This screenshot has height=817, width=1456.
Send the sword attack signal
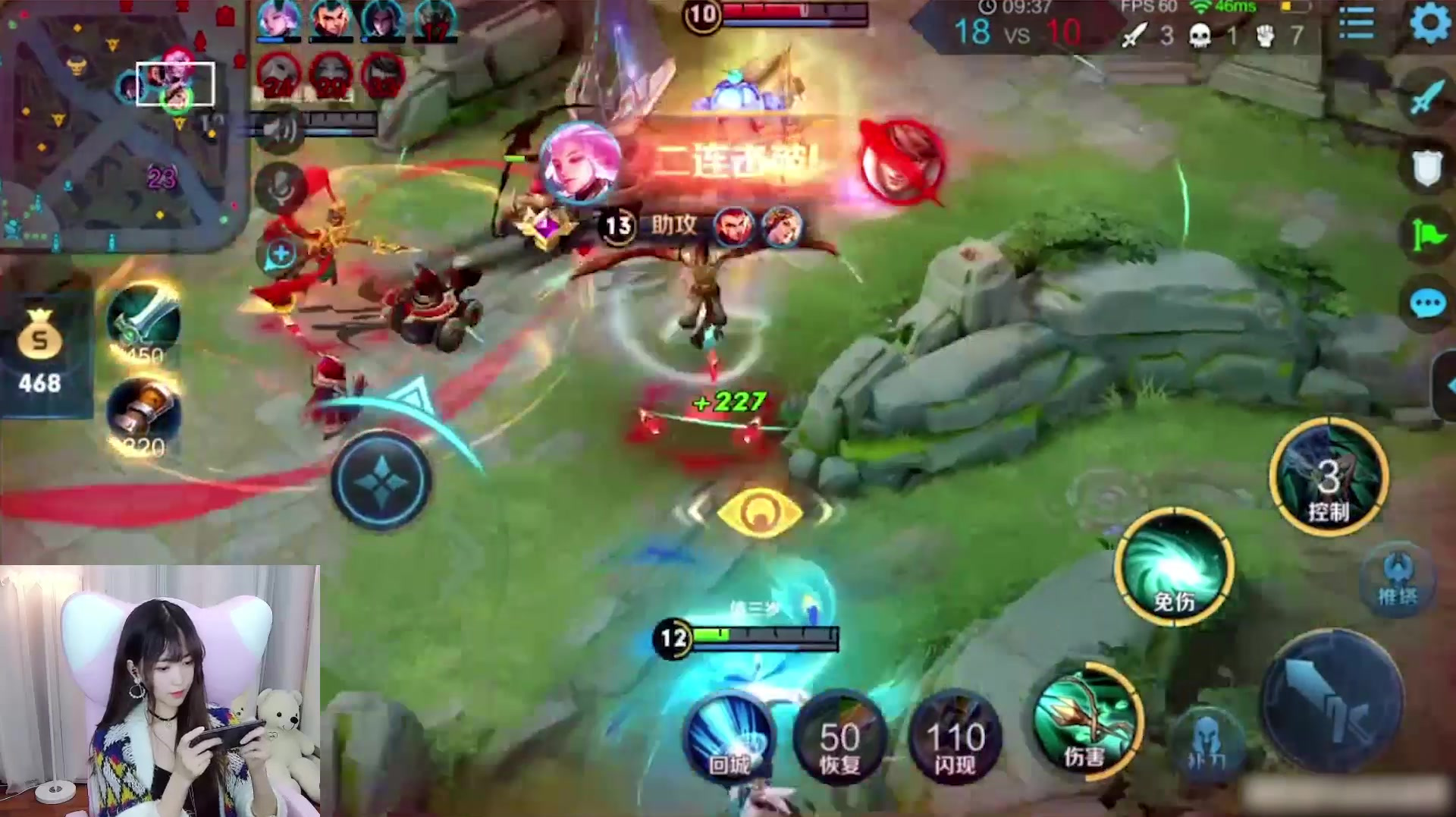pyautogui.click(x=1427, y=97)
